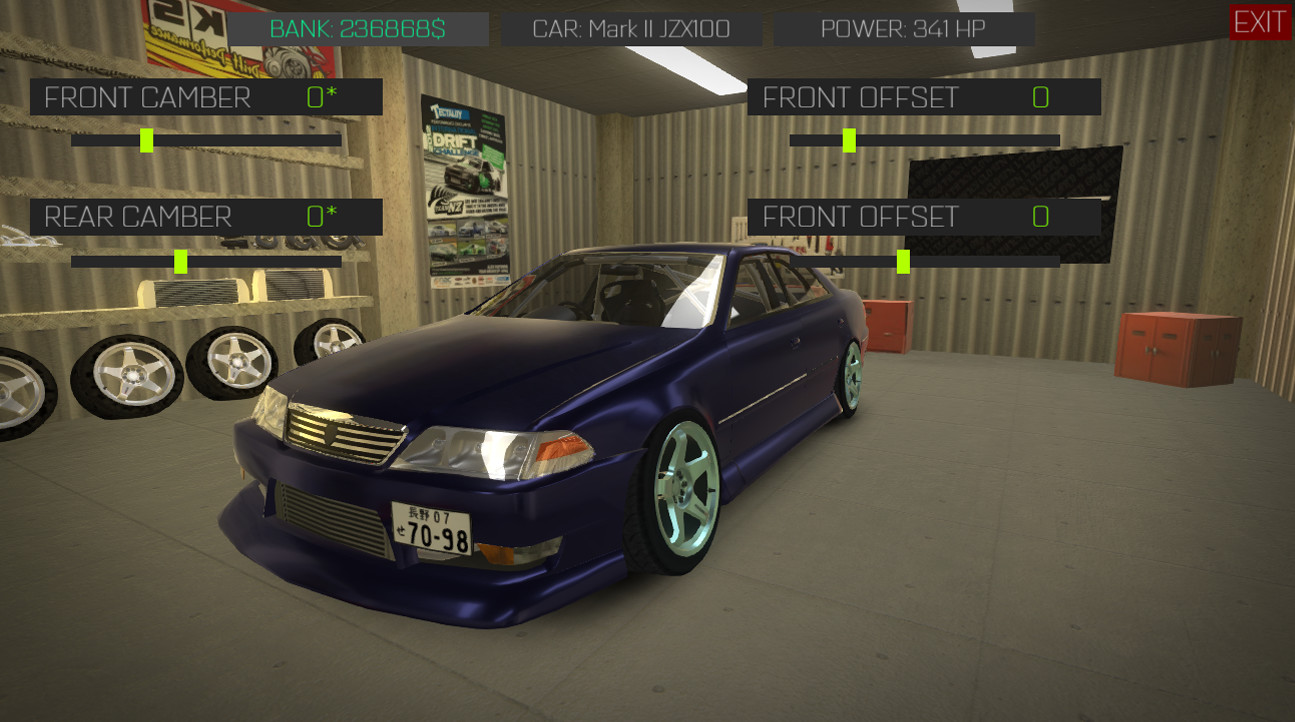Viewport: 1295px width, 722px height.
Task: Click the green REAR CAMBER value 0*
Action: pos(322,216)
